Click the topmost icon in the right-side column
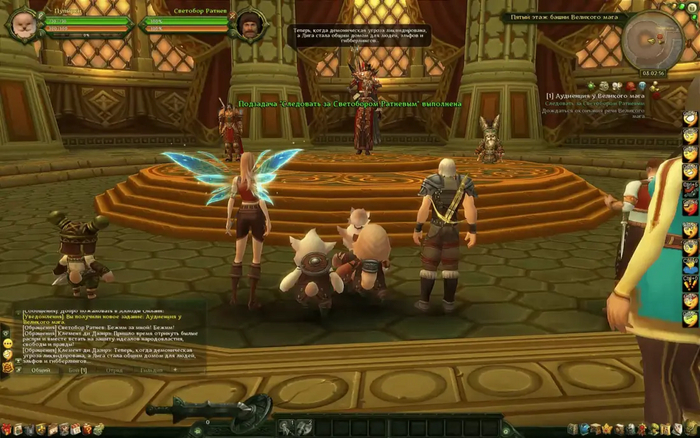Viewport: 700px width, 438px height. point(690,119)
